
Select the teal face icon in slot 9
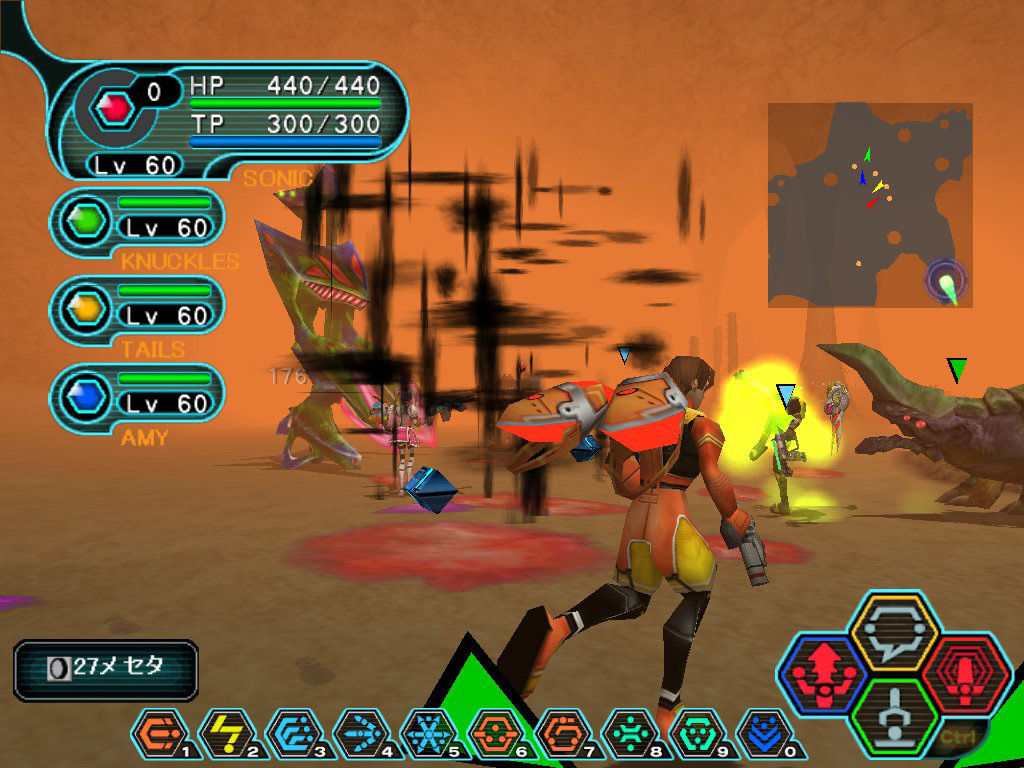(x=696, y=734)
